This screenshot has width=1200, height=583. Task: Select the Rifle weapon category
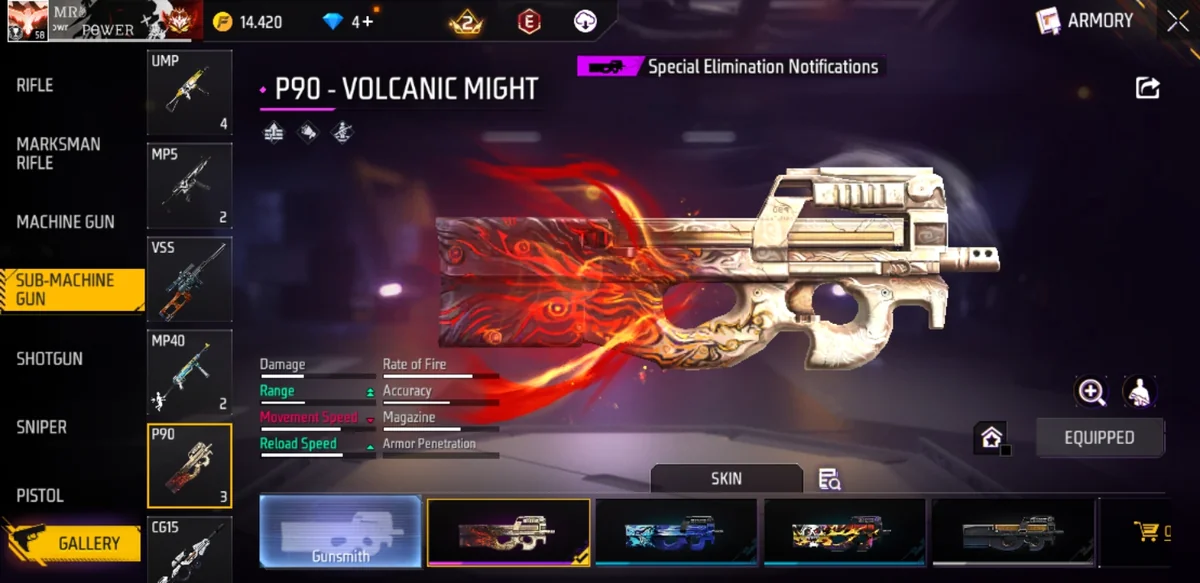tap(35, 86)
